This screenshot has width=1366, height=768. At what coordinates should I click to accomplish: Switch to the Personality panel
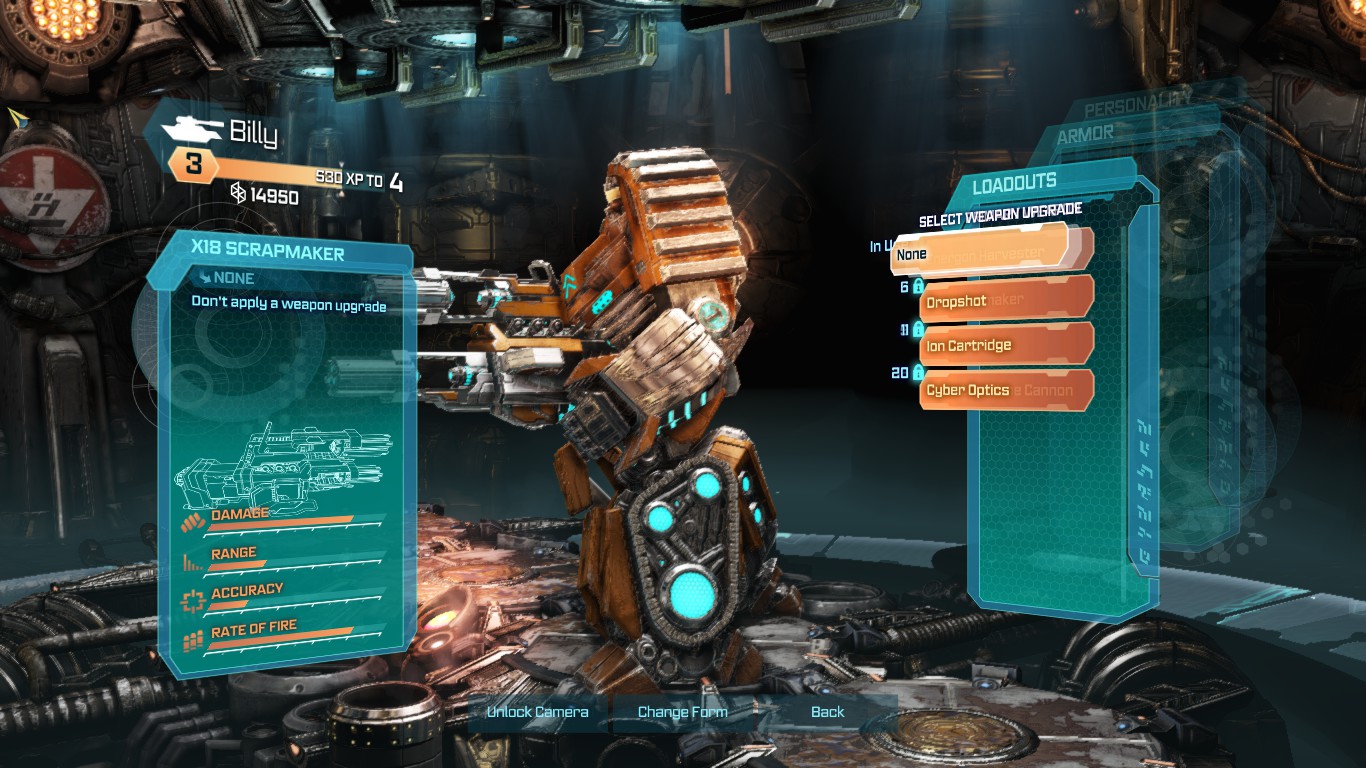tap(1137, 105)
